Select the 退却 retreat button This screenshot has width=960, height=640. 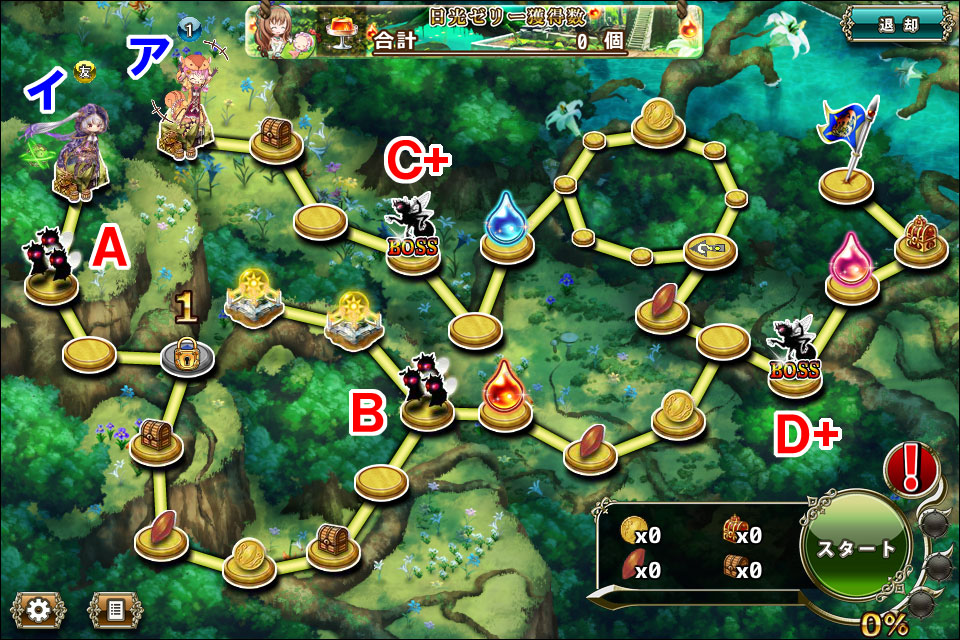click(895, 25)
